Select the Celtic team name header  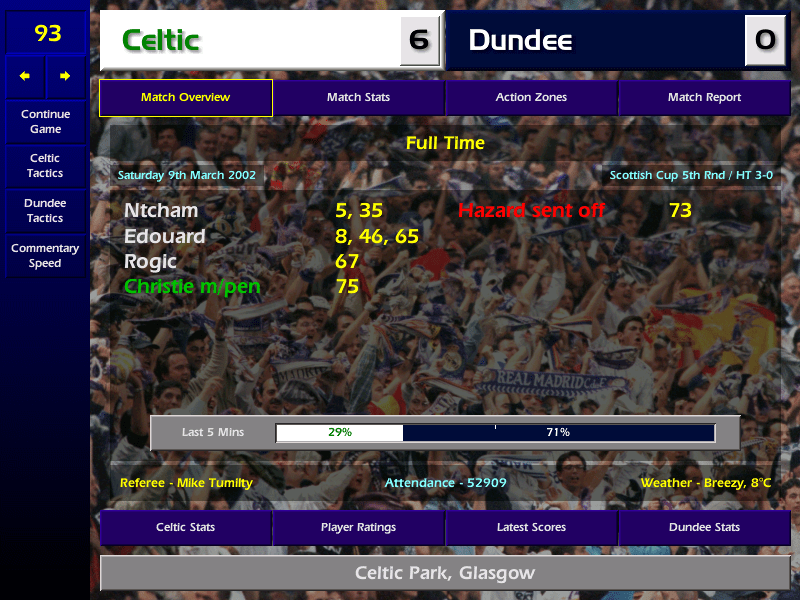click(x=250, y=41)
